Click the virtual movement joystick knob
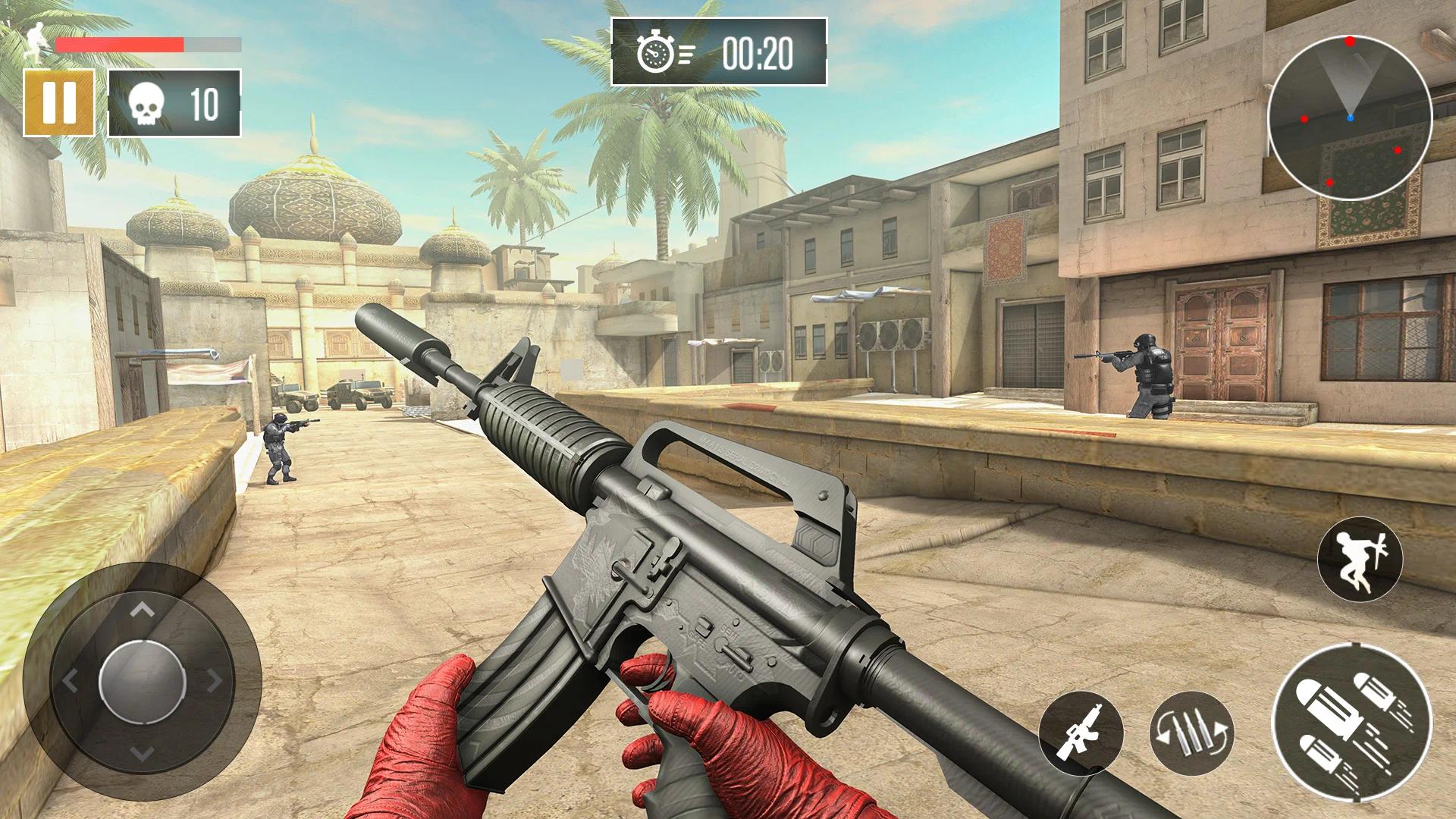This screenshot has width=1456, height=819. click(143, 680)
